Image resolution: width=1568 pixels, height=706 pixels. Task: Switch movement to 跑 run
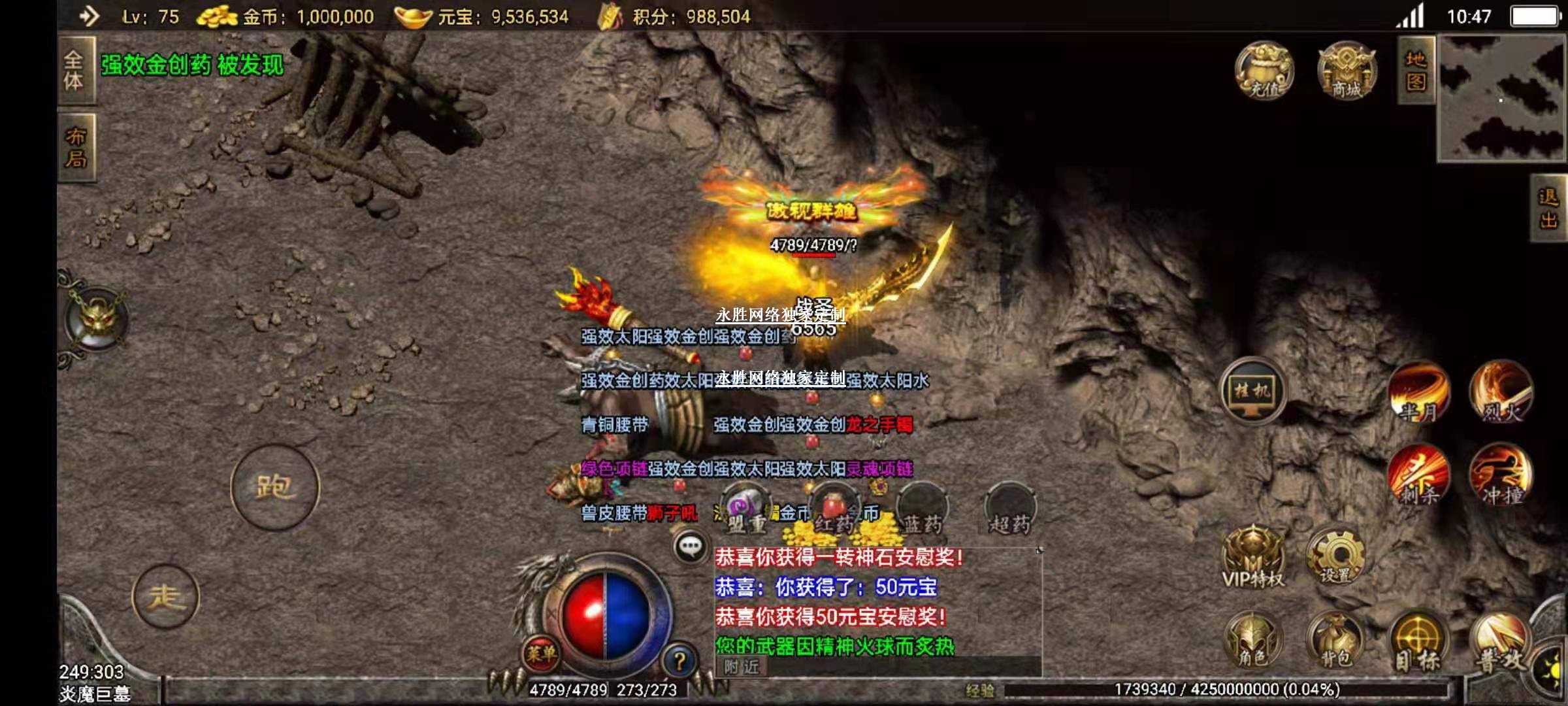(x=274, y=487)
